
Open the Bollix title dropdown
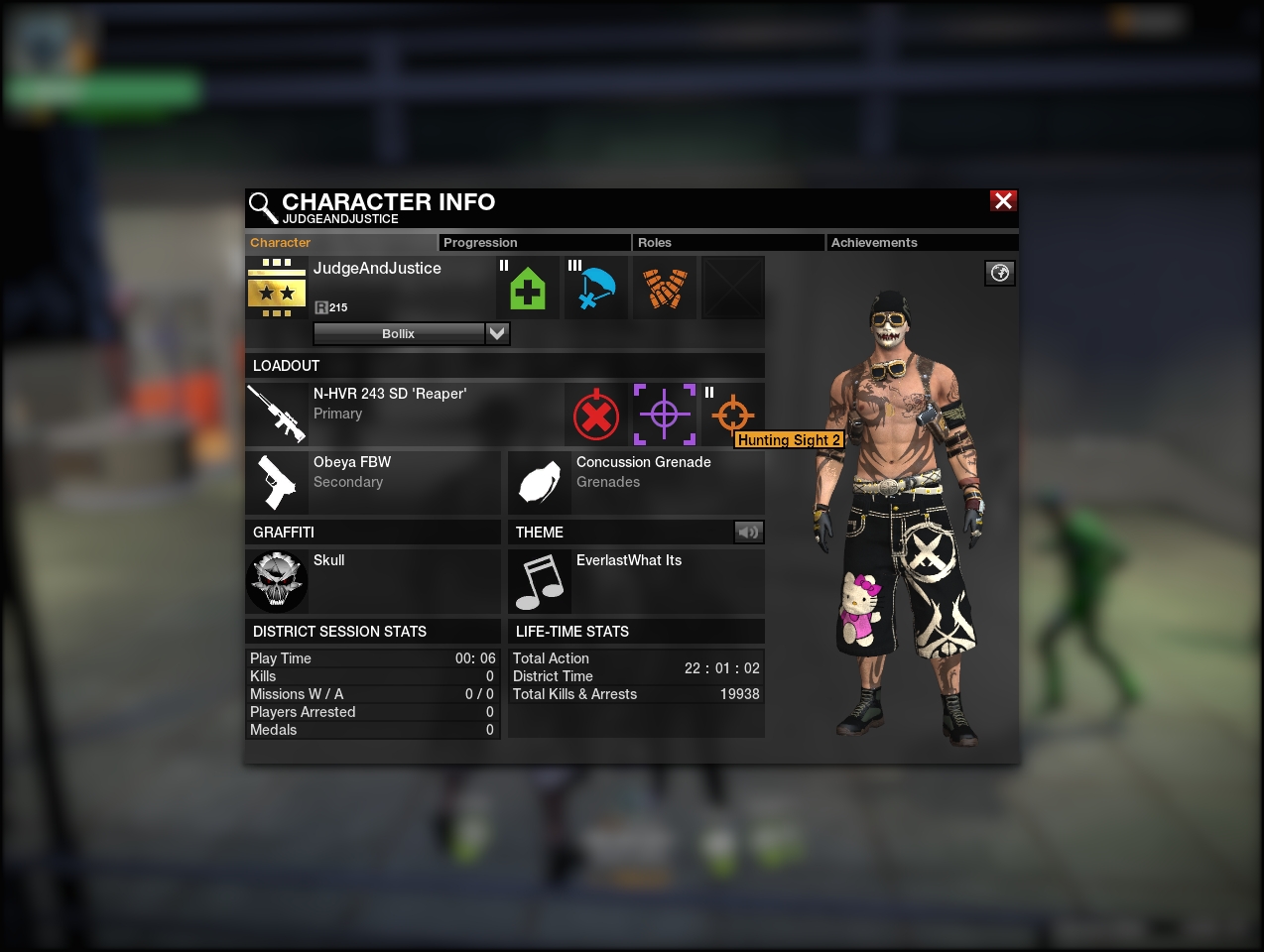497,334
